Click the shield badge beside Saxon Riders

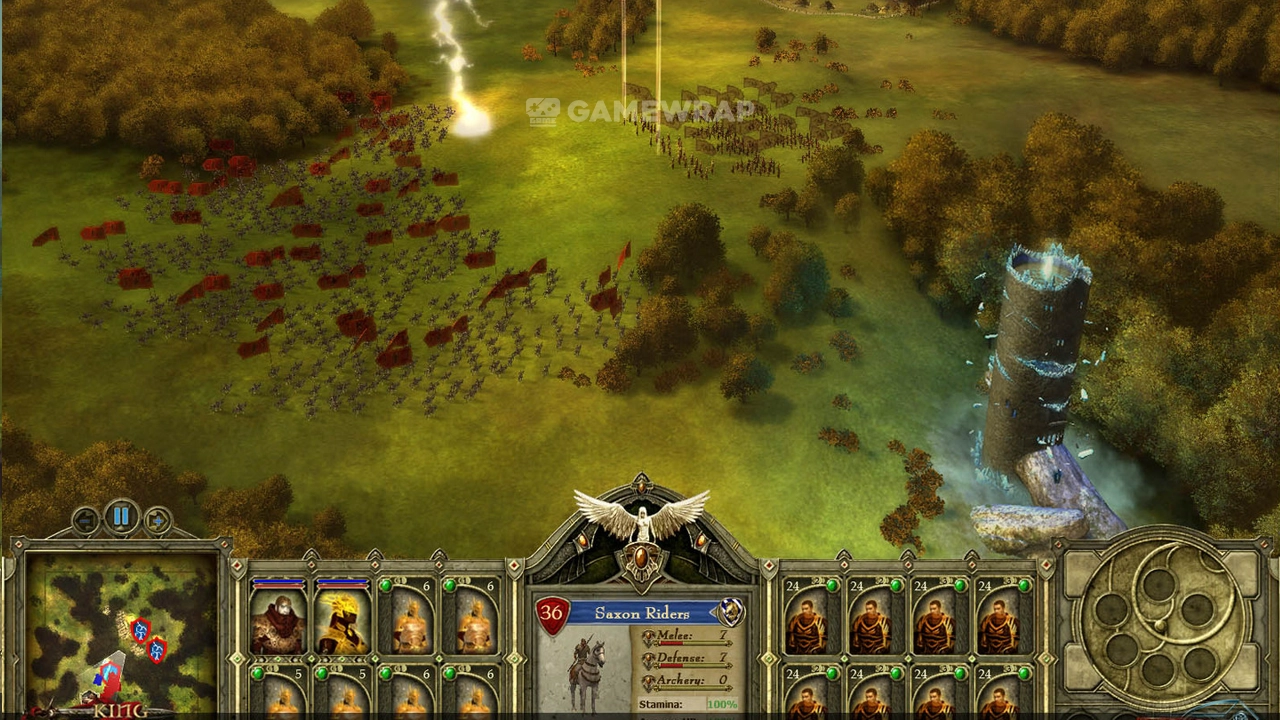pos(731,612)
